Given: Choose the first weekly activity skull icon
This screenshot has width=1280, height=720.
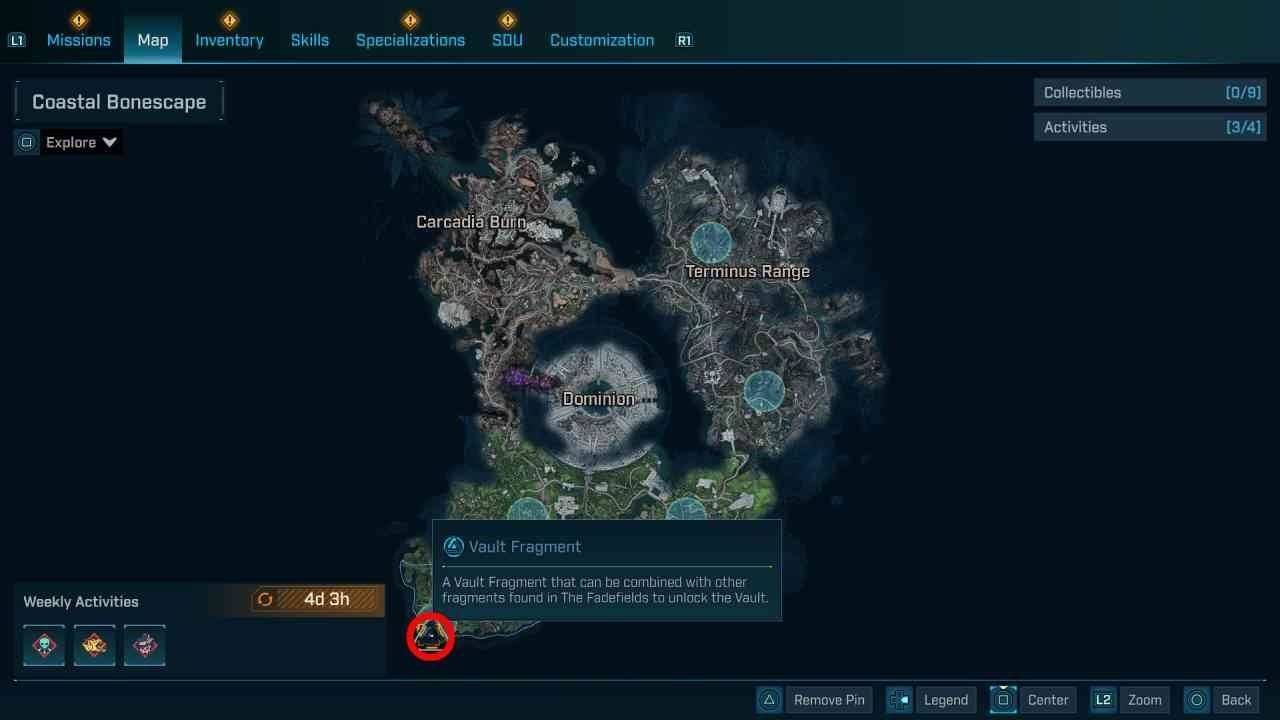Looking at the screenshot, I should pyautogui.click(x=44, y=646).
